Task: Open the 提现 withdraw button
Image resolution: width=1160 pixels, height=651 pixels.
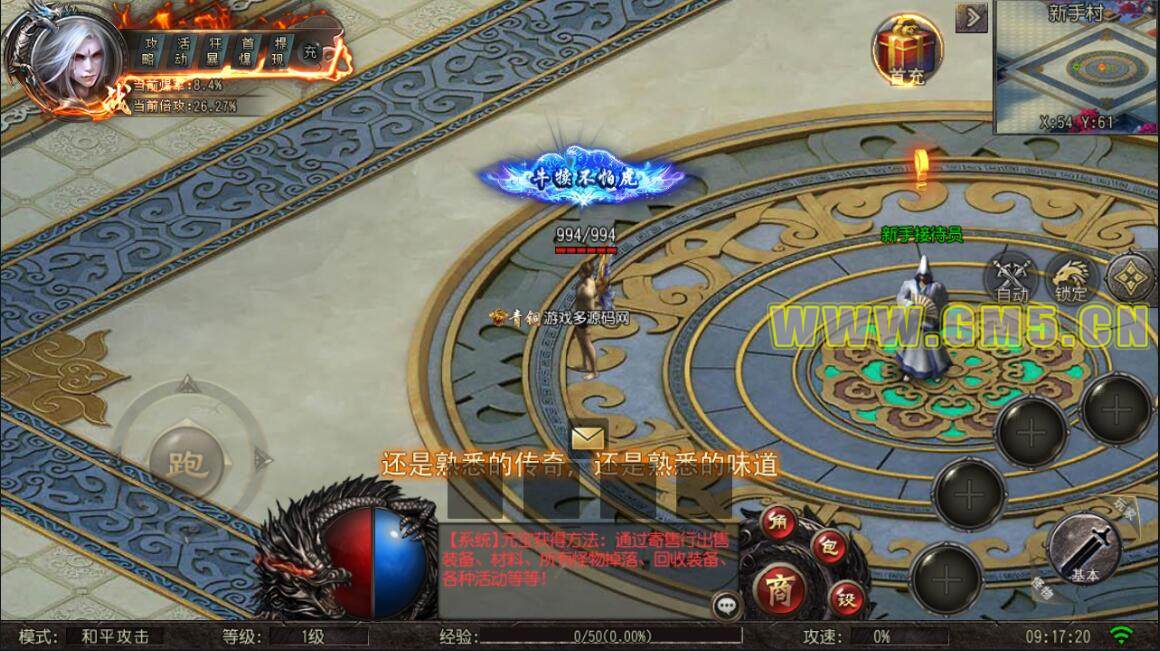Action: coord(279,50)
